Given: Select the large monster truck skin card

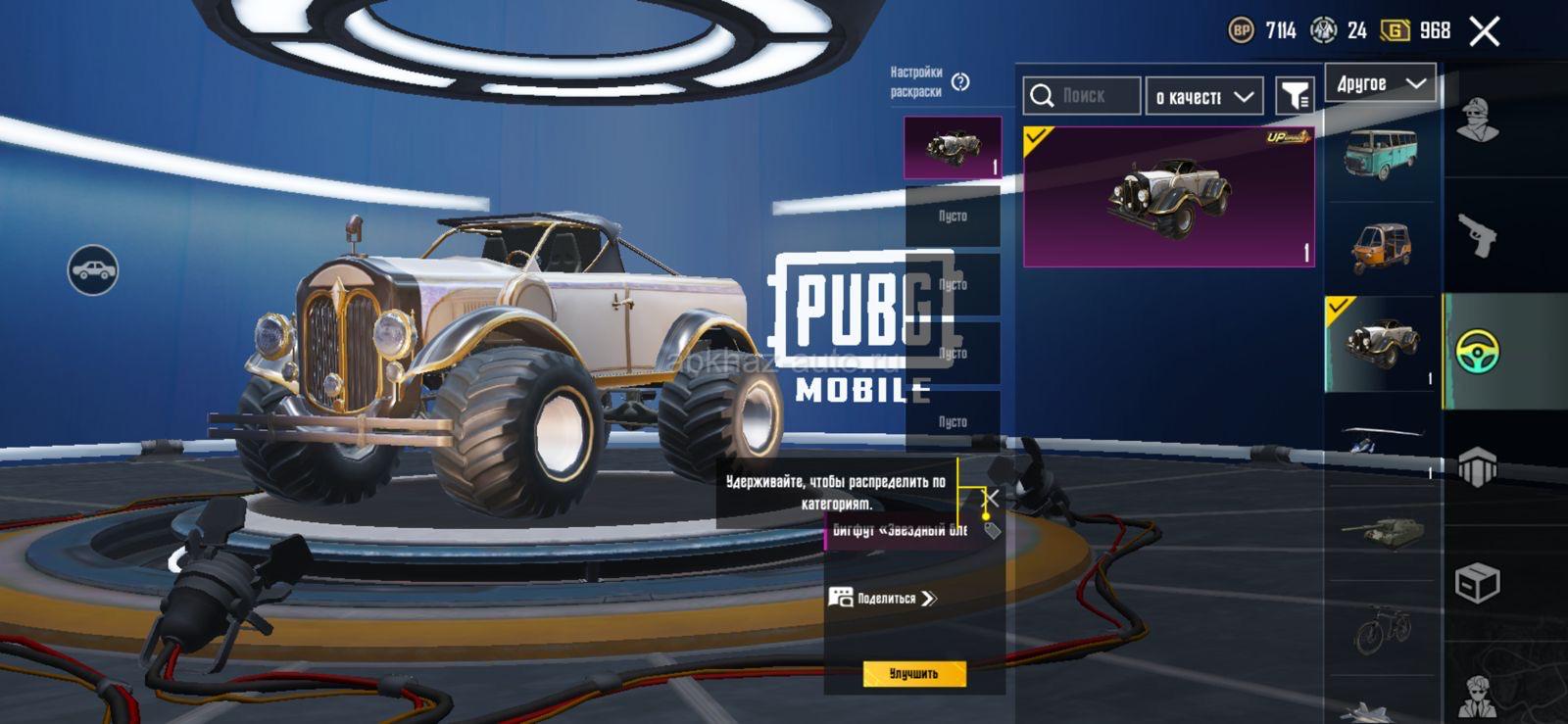Looking at the screenshot, I should point(1168,196).
